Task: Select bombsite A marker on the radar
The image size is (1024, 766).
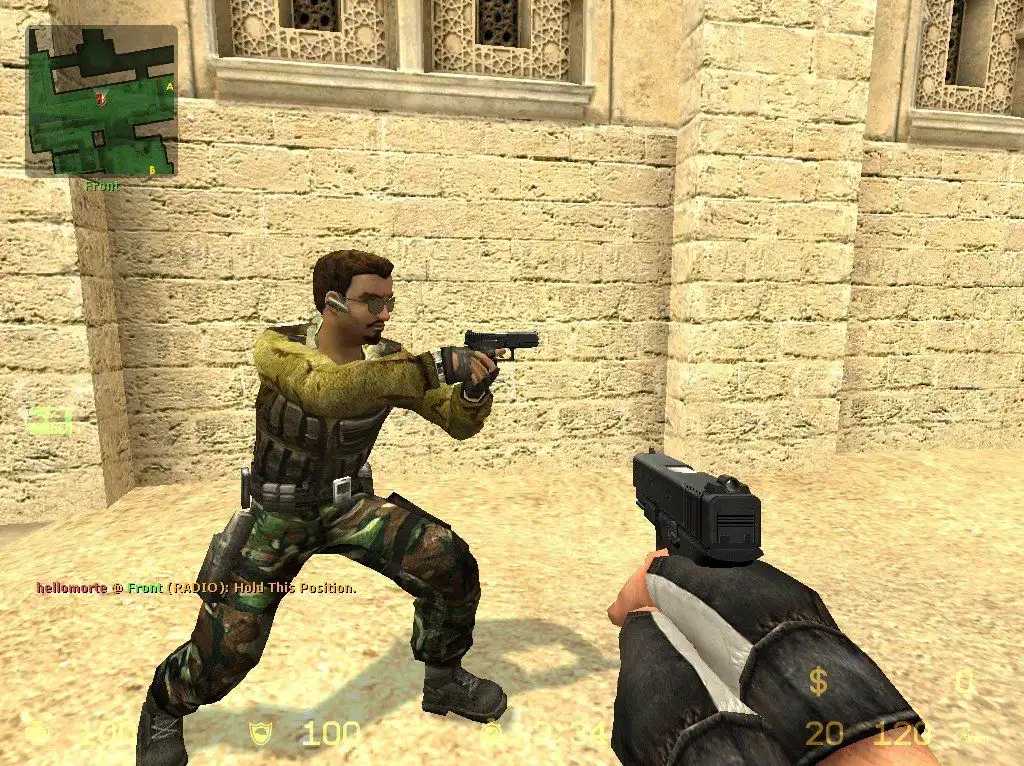Action: [170, 87]
